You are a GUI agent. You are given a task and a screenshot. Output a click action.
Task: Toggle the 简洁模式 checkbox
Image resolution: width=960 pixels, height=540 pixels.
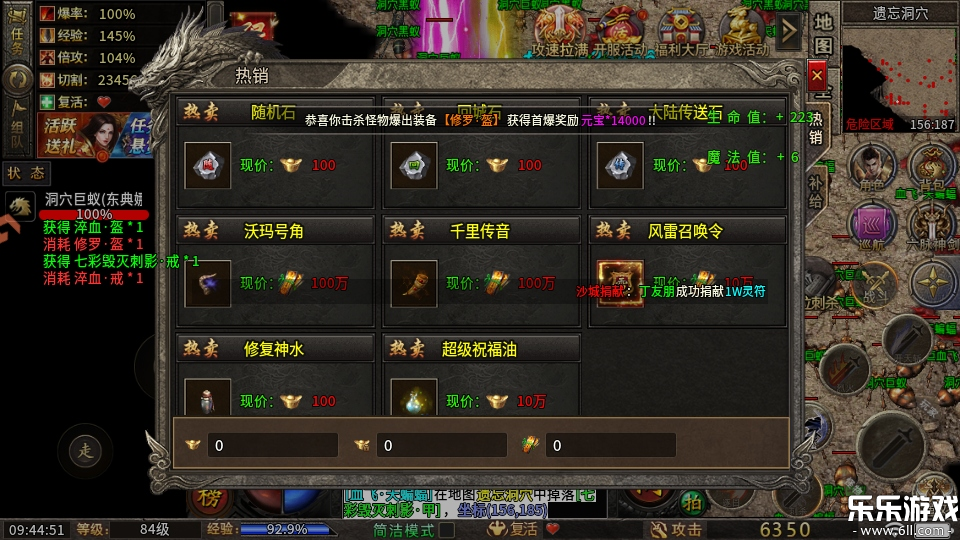[446, 529]
